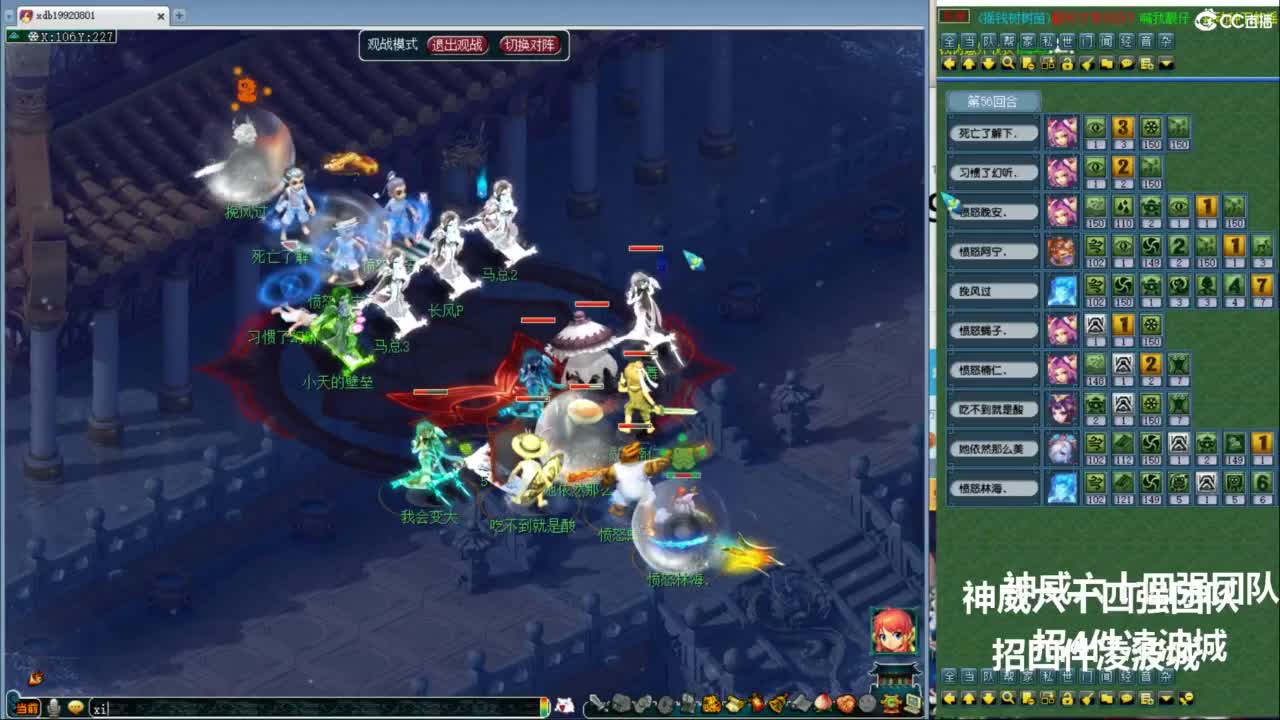Click the up arrow icon to page chat up
Image resolution: width=1280 pixels, height=720 pixels.
pos(969,64)
